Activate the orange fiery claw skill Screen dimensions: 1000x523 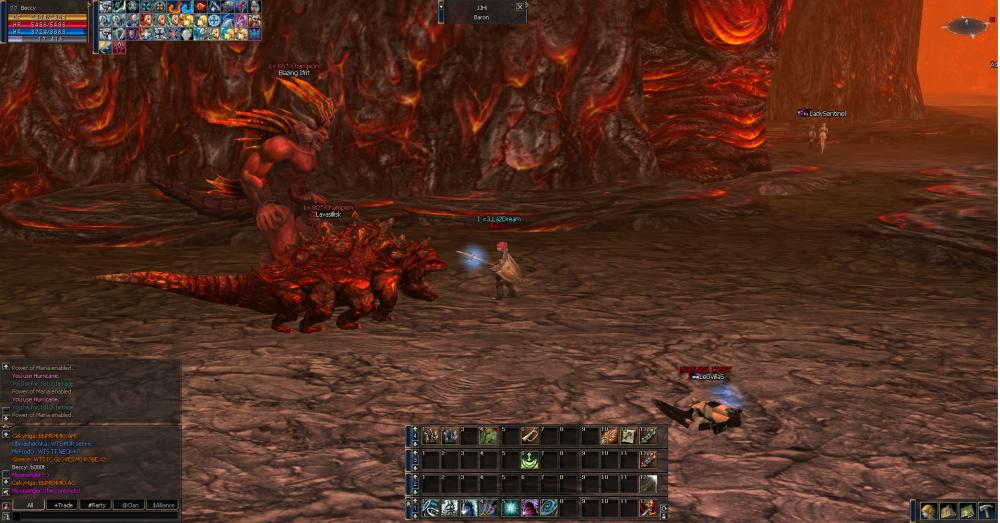click(x=608, y=436)
